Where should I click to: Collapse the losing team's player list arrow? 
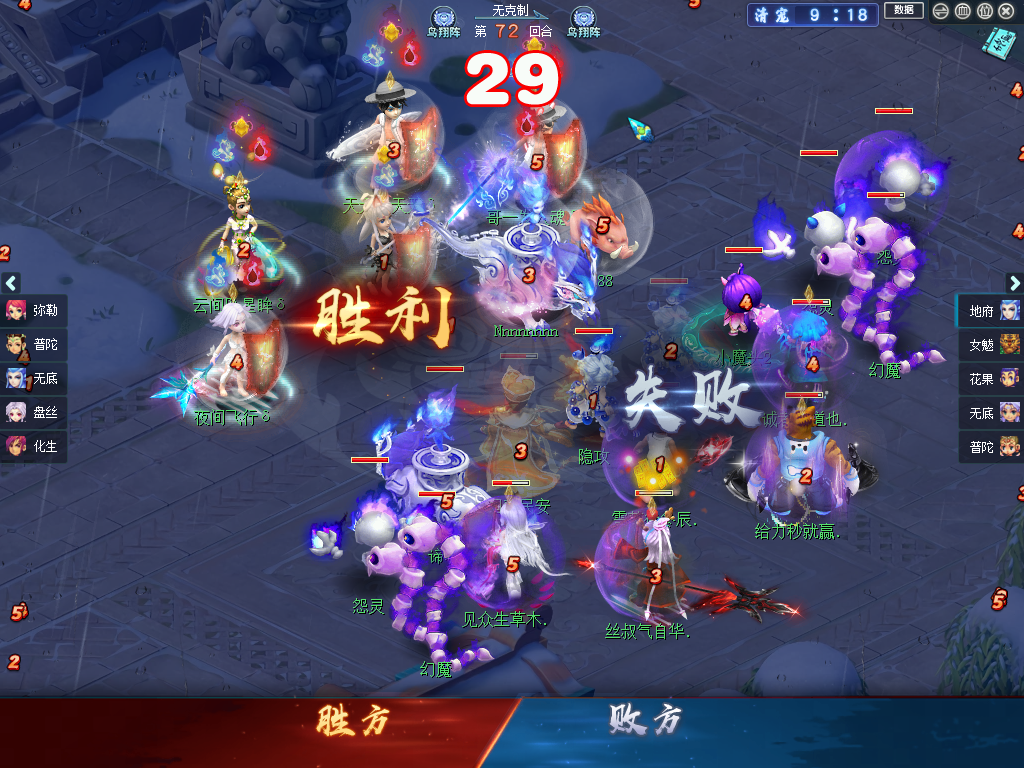[1014, 283]
